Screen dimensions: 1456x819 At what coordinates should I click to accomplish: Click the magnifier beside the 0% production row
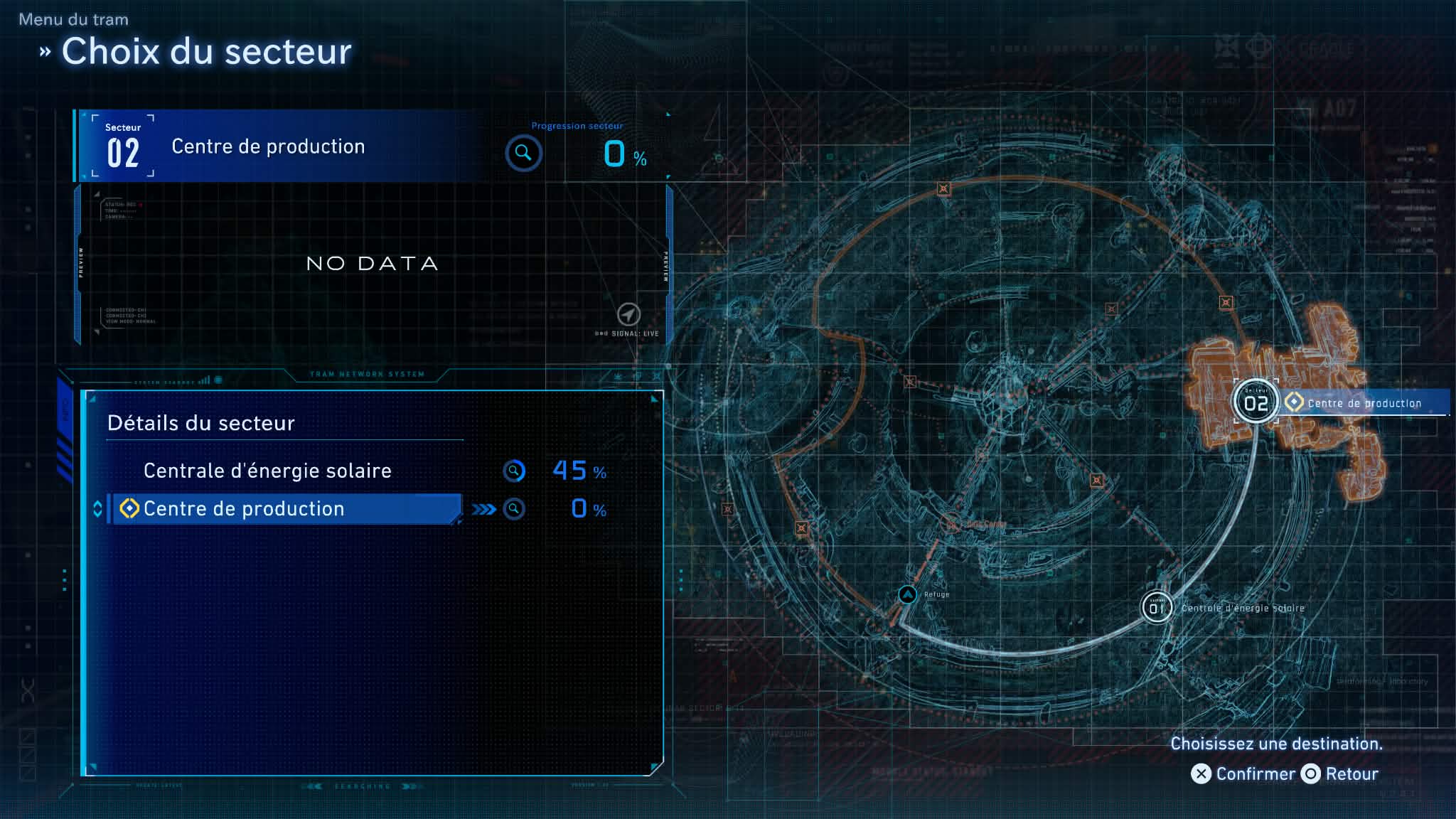514,509
